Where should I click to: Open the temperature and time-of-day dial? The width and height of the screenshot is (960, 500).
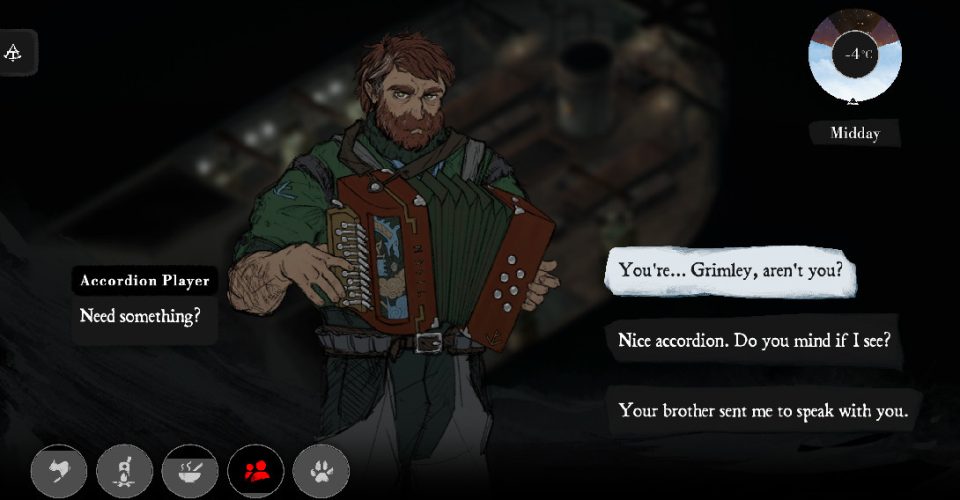click(853, 55)
